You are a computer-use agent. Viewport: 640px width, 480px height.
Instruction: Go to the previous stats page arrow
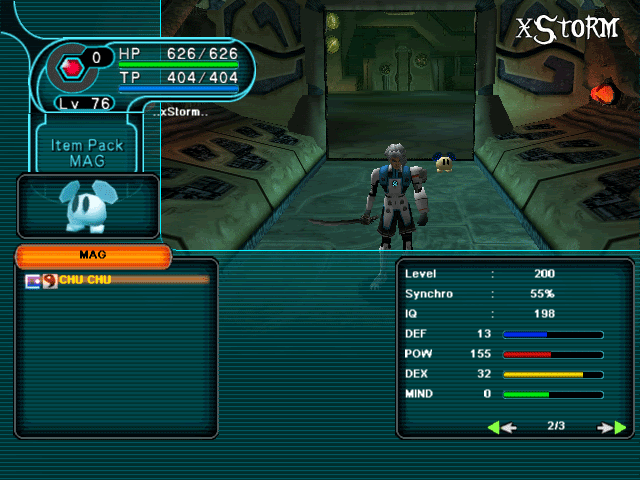502,427
